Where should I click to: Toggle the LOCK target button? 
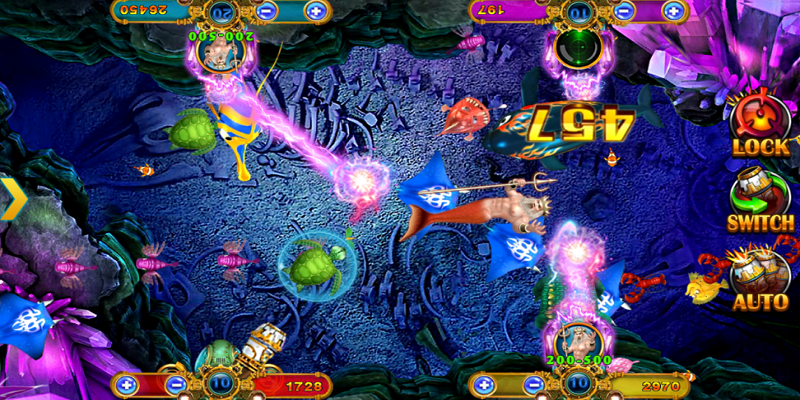coord(762,123)
